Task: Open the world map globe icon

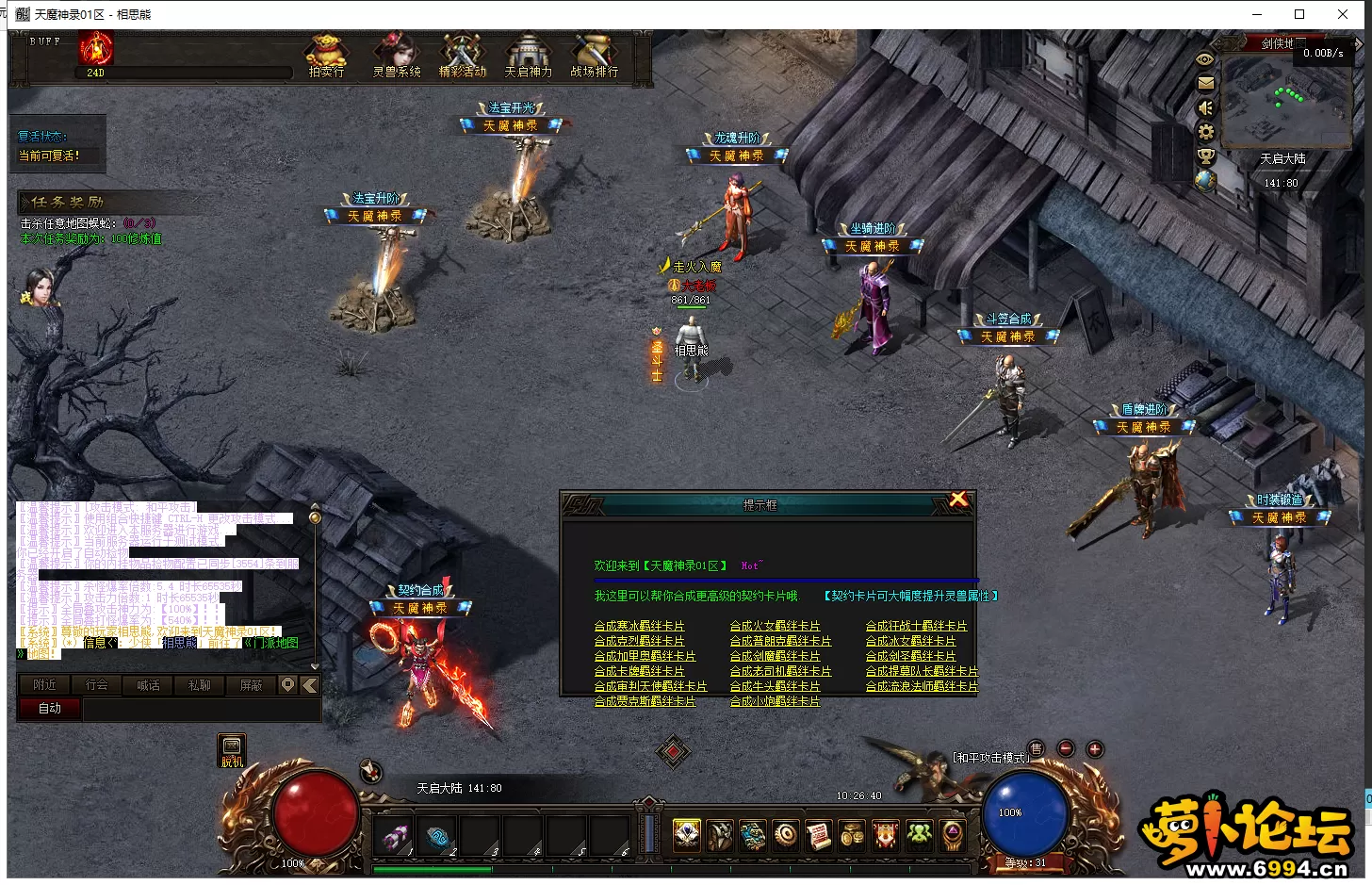Action: click(x=1205, y=181)
